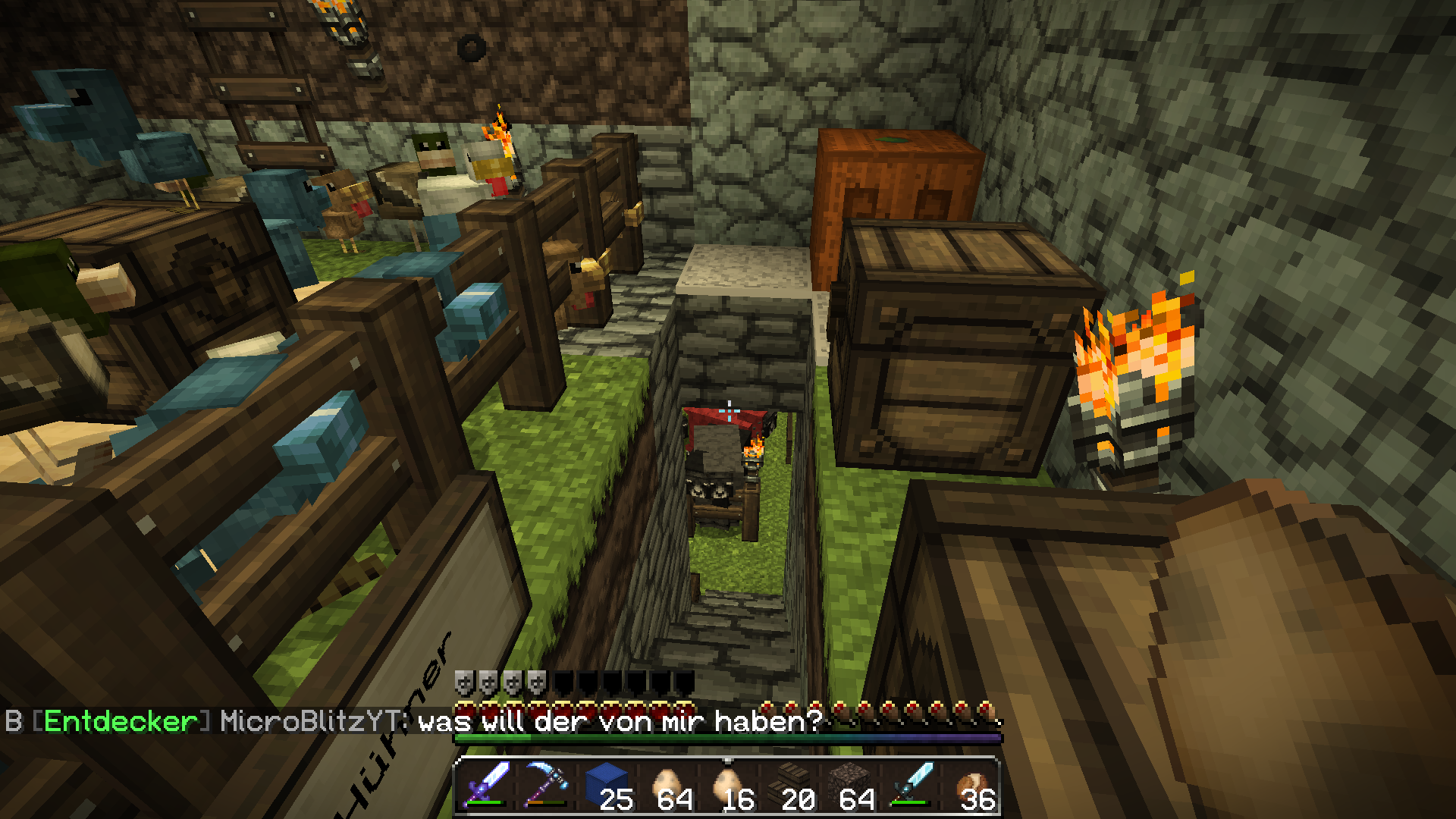Screen dimensions: 1456x819
Task: Choose the dark stone block stack of 64
Action: pos(849,786)
